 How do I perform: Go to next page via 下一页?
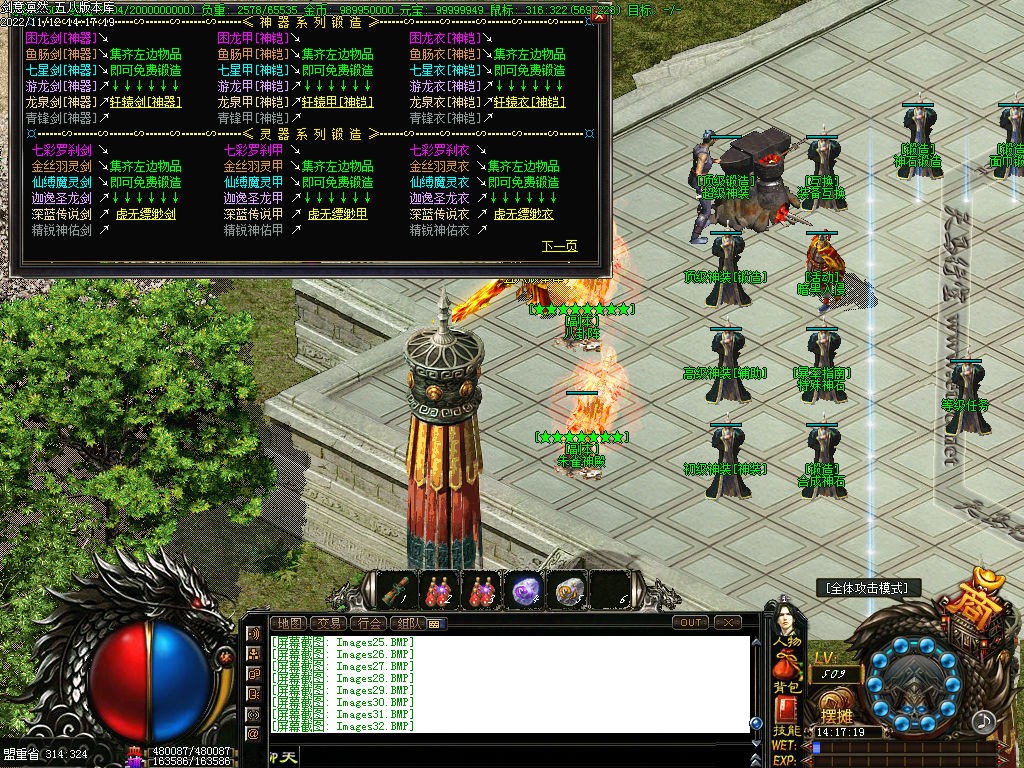tap(559, 246)
